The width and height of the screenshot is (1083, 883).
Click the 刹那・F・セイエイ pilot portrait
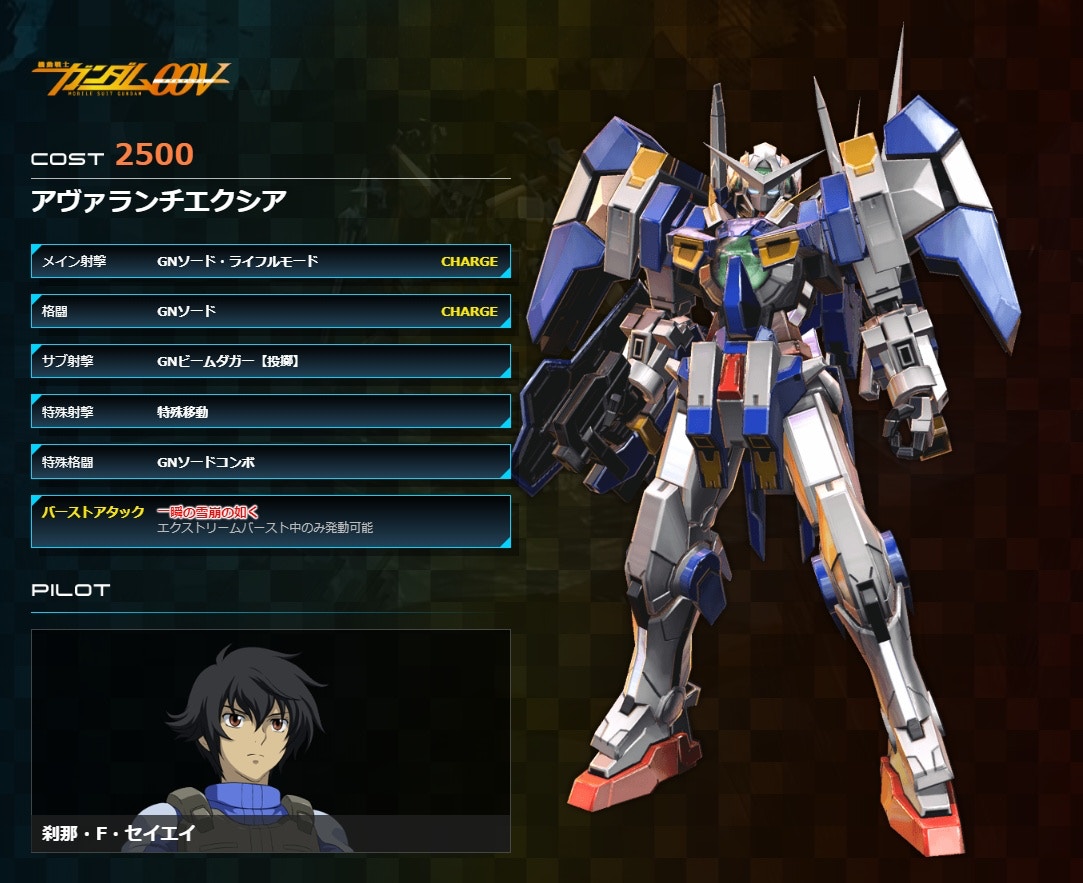click(x=270, y=740)
